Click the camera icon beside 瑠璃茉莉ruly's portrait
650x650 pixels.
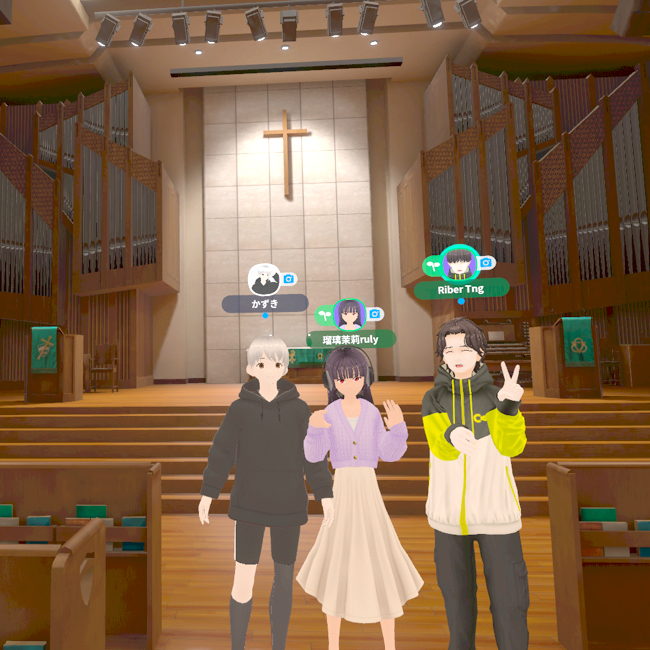pos(375,314)
